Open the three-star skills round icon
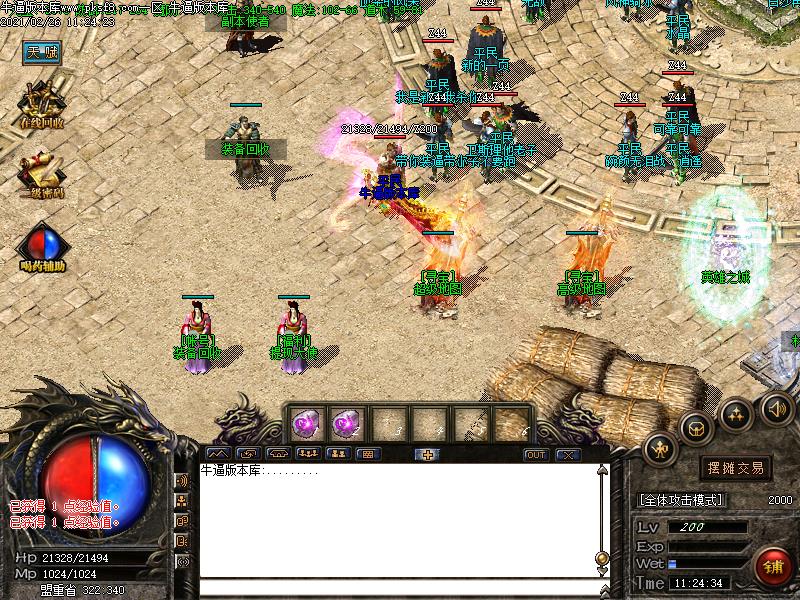The image size is (800, 600). click(737, 412)
